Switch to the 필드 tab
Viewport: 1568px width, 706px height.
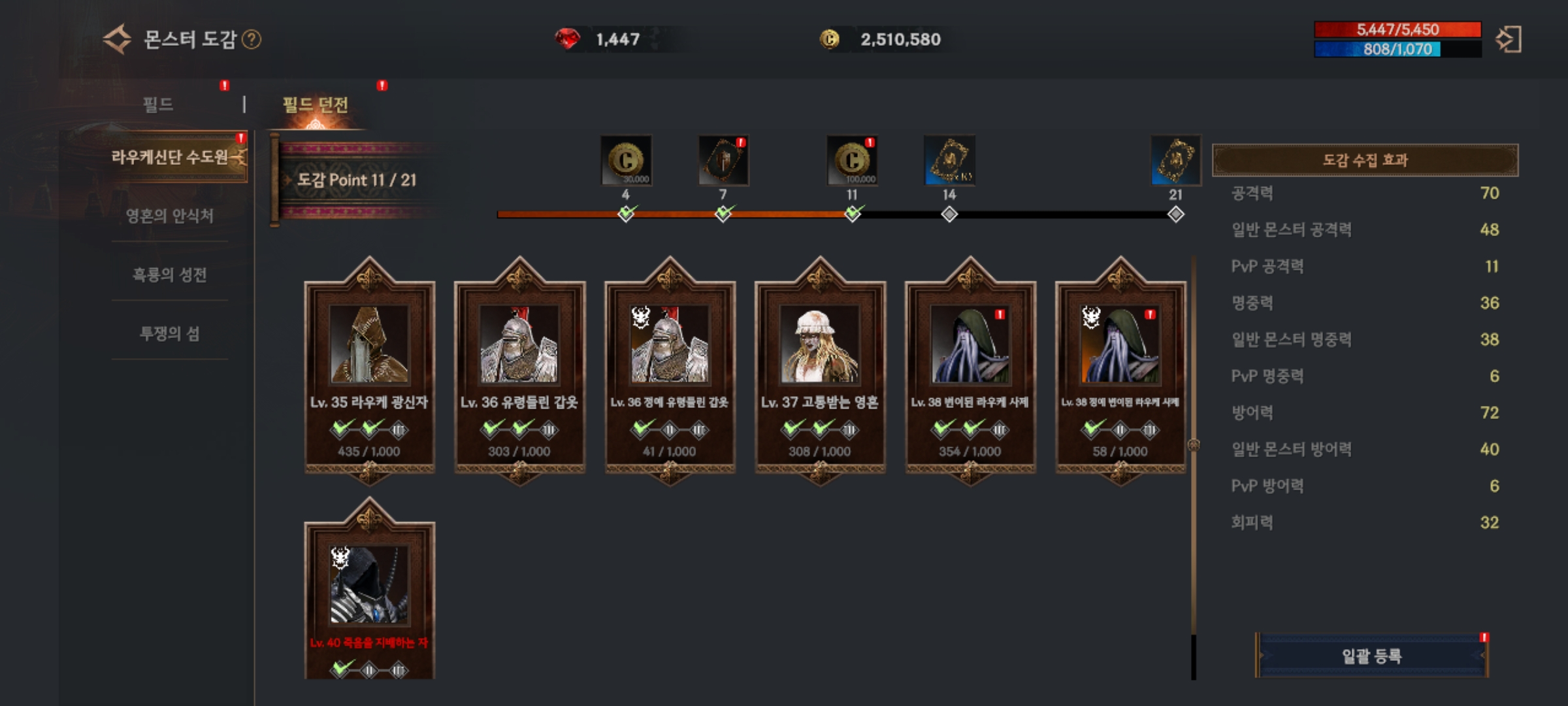158,105
